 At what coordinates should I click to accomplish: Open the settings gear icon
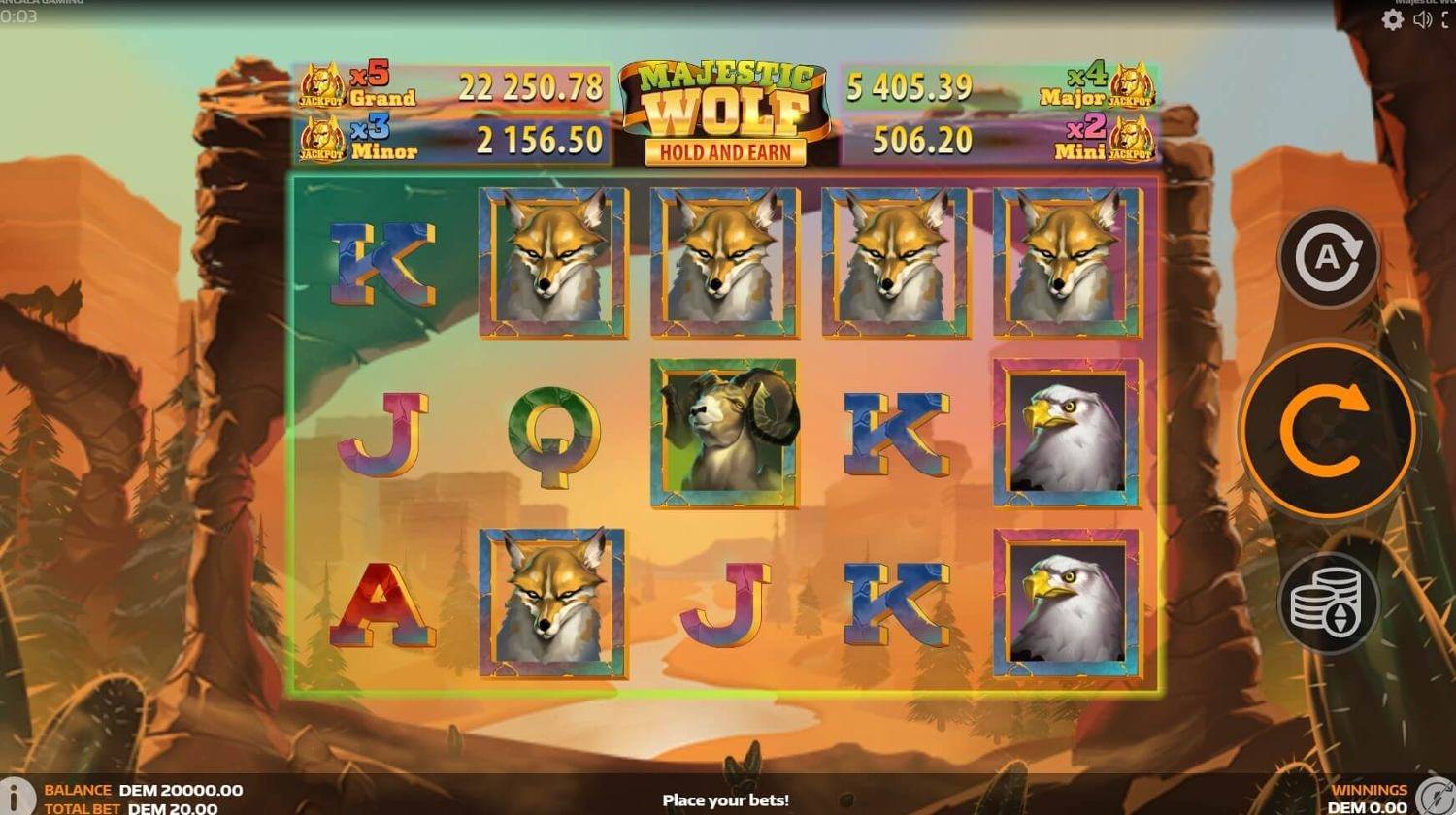tap(1393, 20)
